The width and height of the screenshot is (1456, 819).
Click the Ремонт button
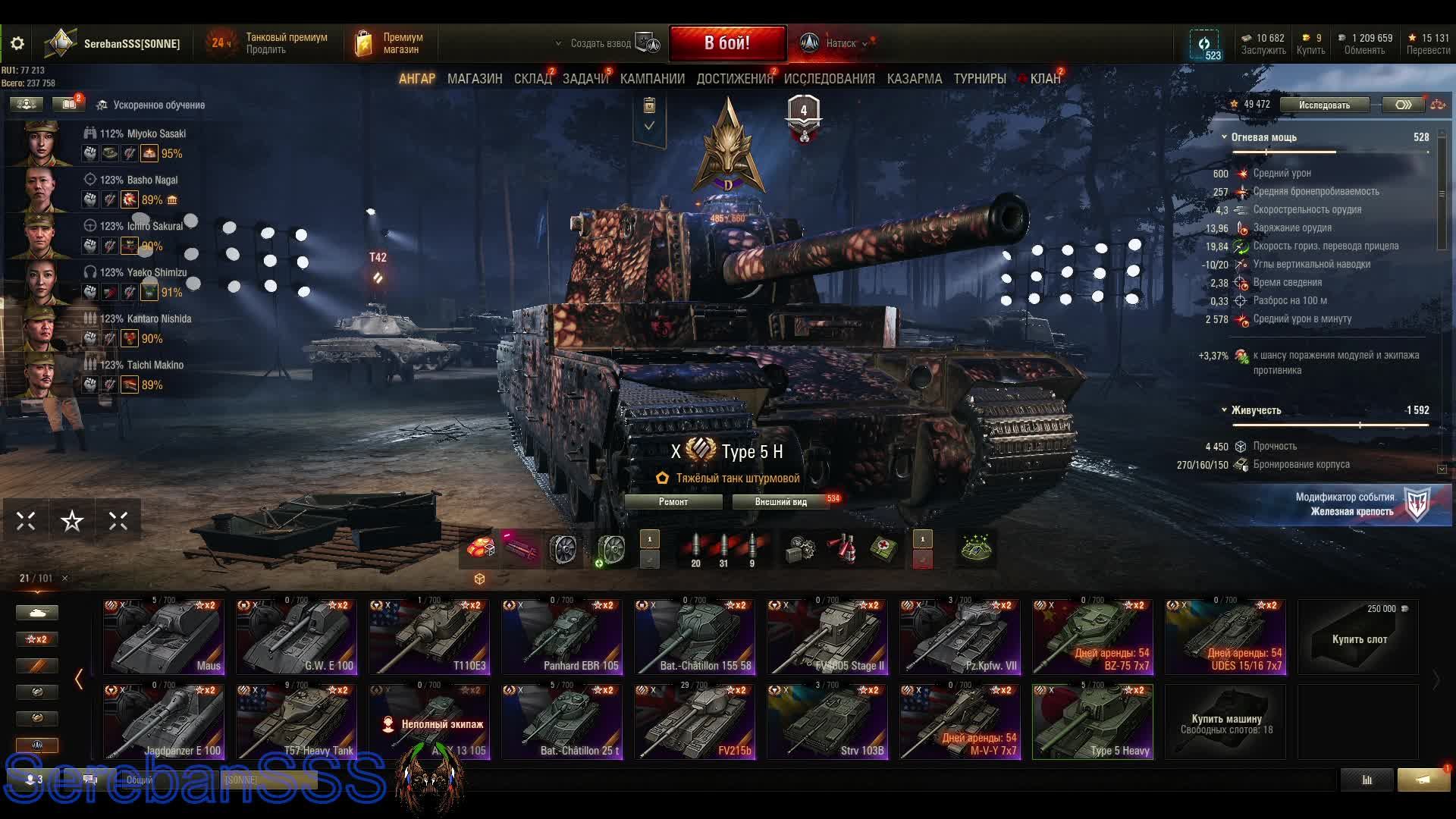click(x=673, y=502)
